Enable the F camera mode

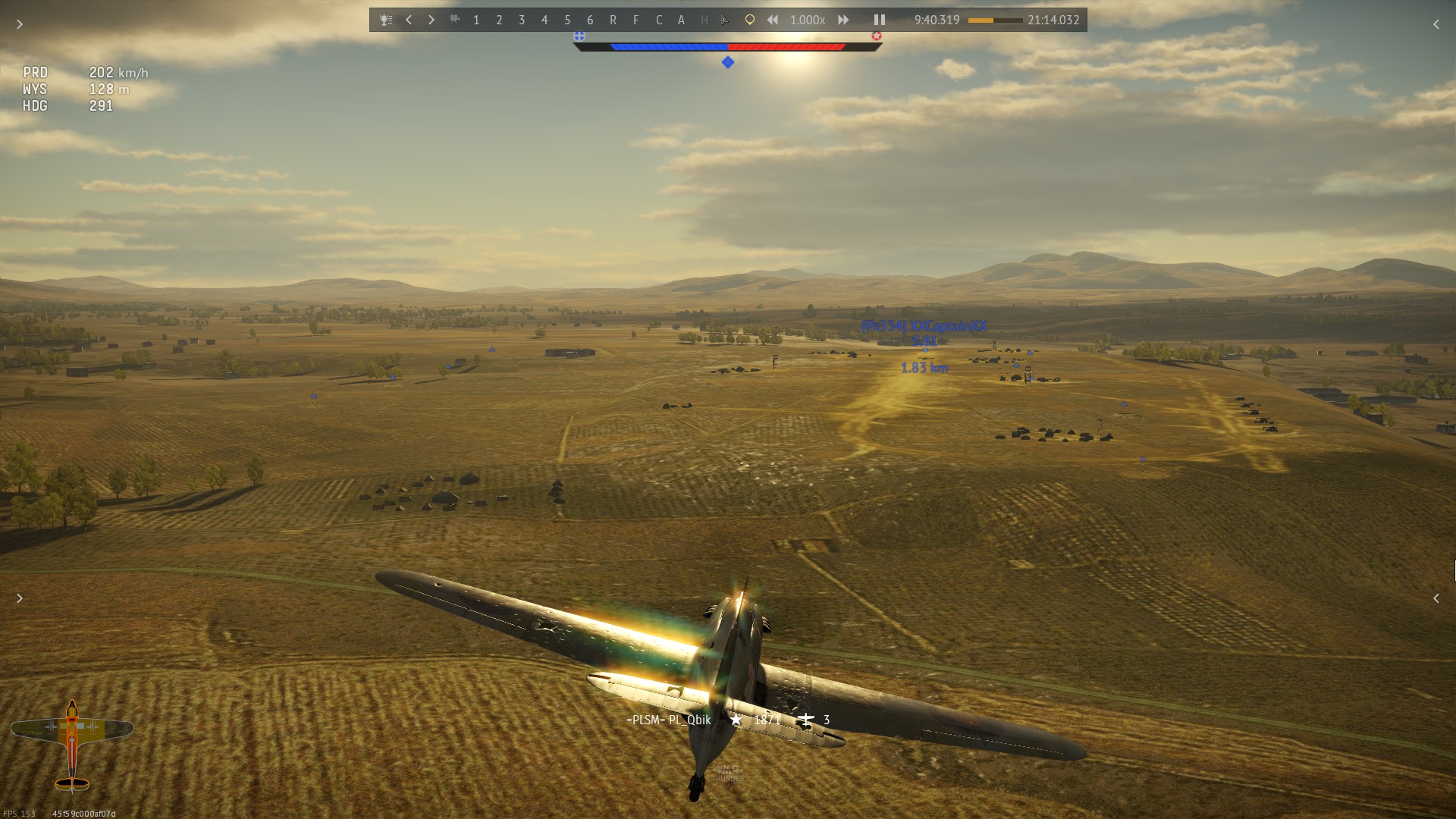[635, 20]
